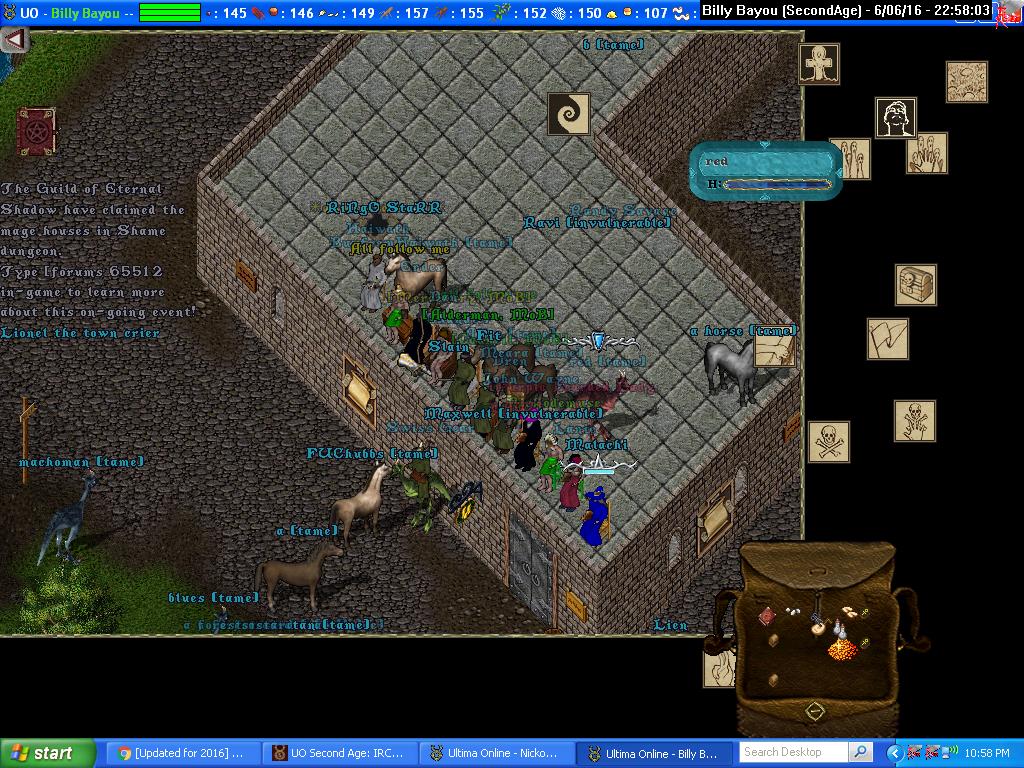Screen dimensions: 1024x768
Task: Click the treasure chest with skull icon
Action: click(x=915, y=285)
